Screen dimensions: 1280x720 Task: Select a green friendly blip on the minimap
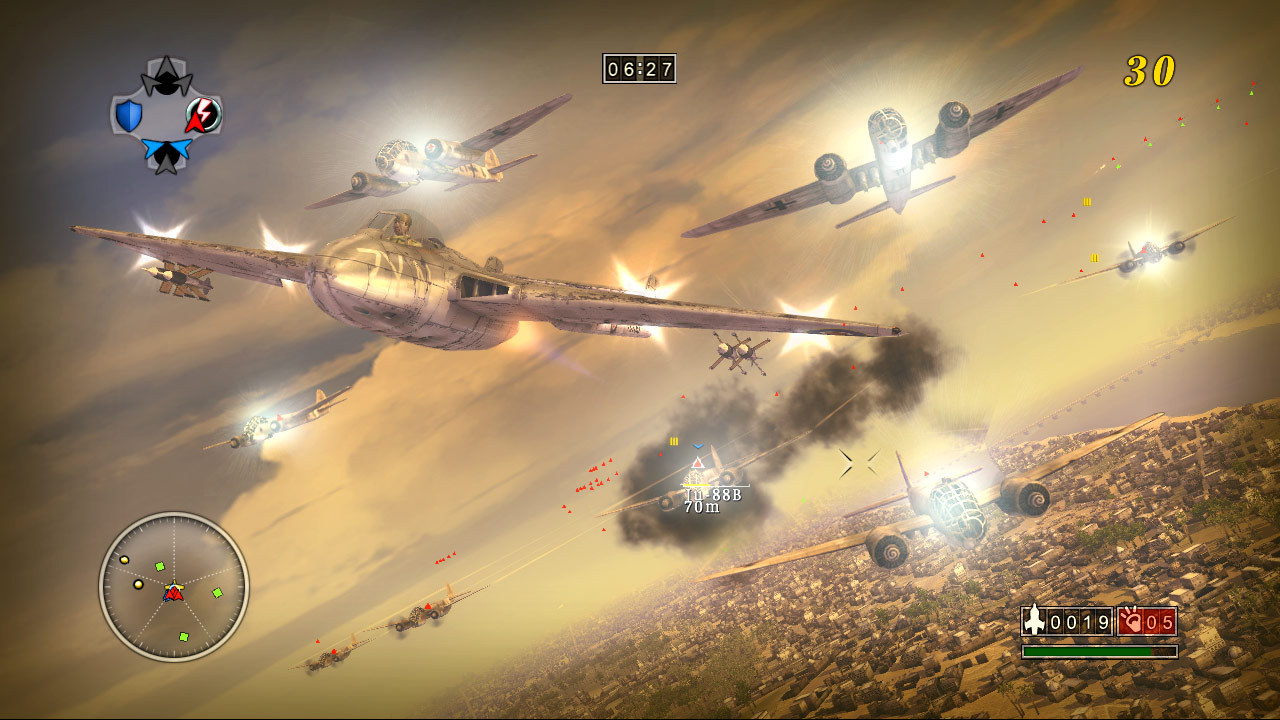pos(217,592)
